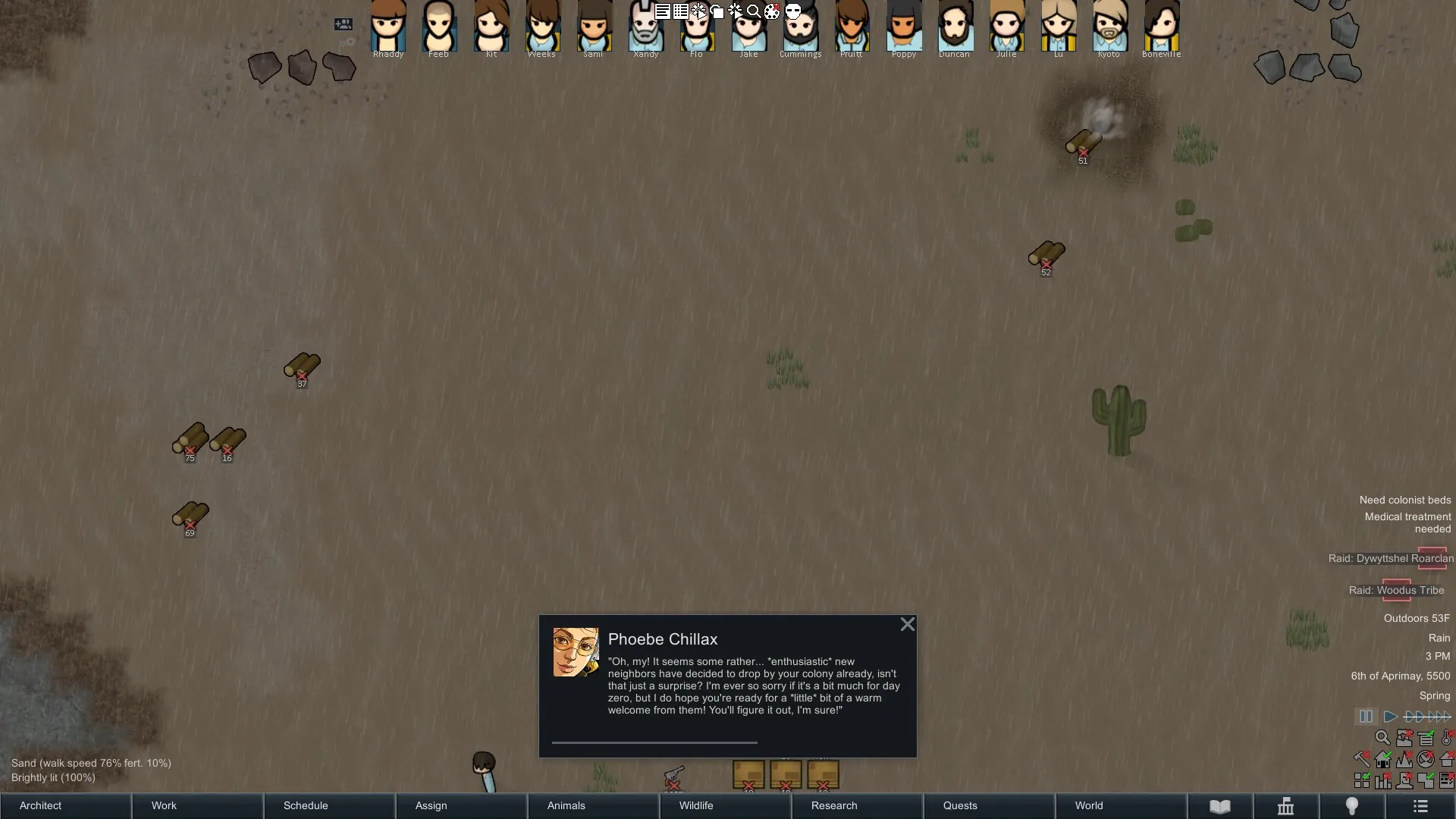Open the Assign tab
The height and width of the screenshot is (819, 1456).
click(x=461, y=805)
